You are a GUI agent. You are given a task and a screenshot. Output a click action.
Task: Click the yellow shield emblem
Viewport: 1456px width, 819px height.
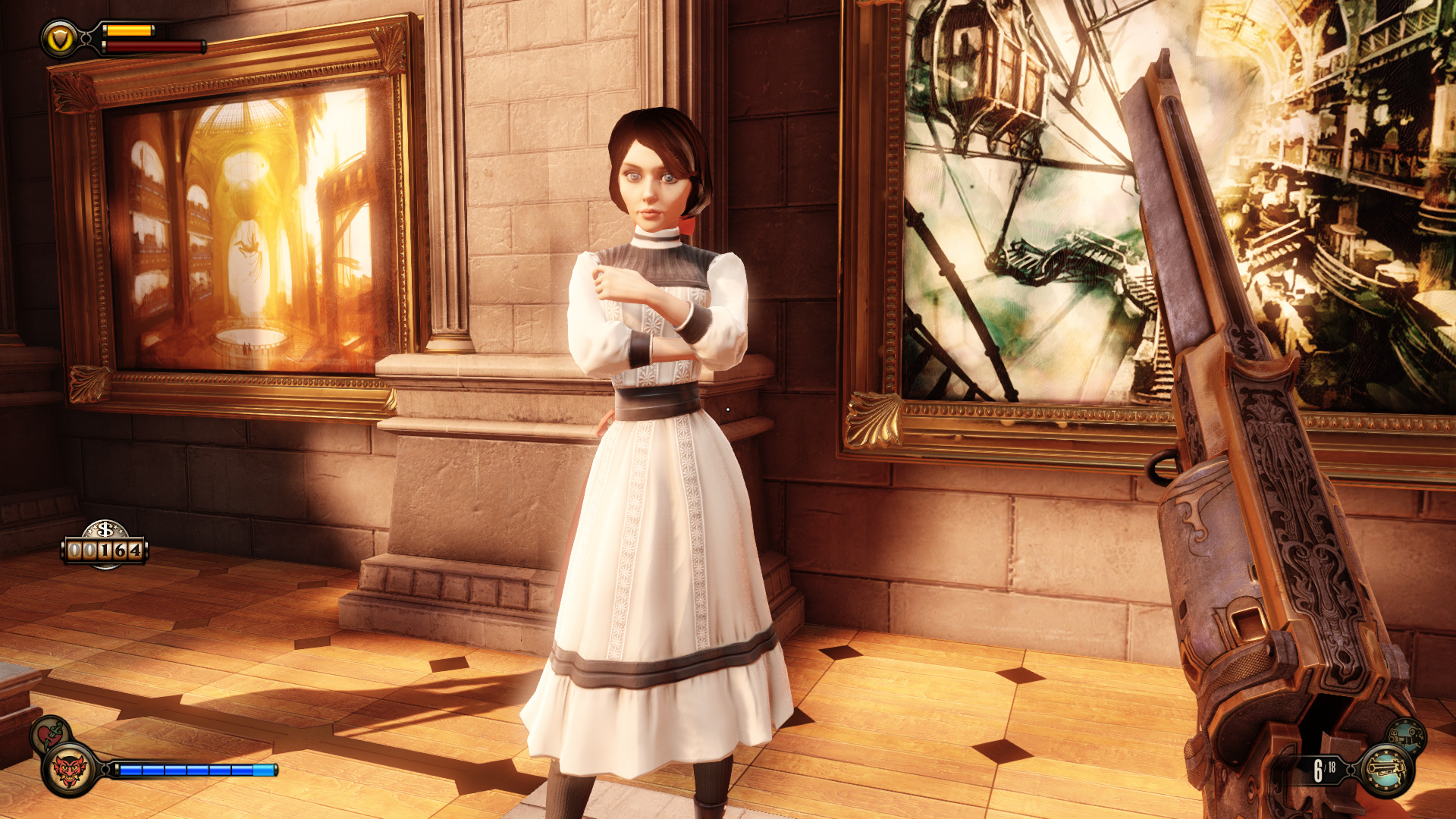tap(60, 39)
